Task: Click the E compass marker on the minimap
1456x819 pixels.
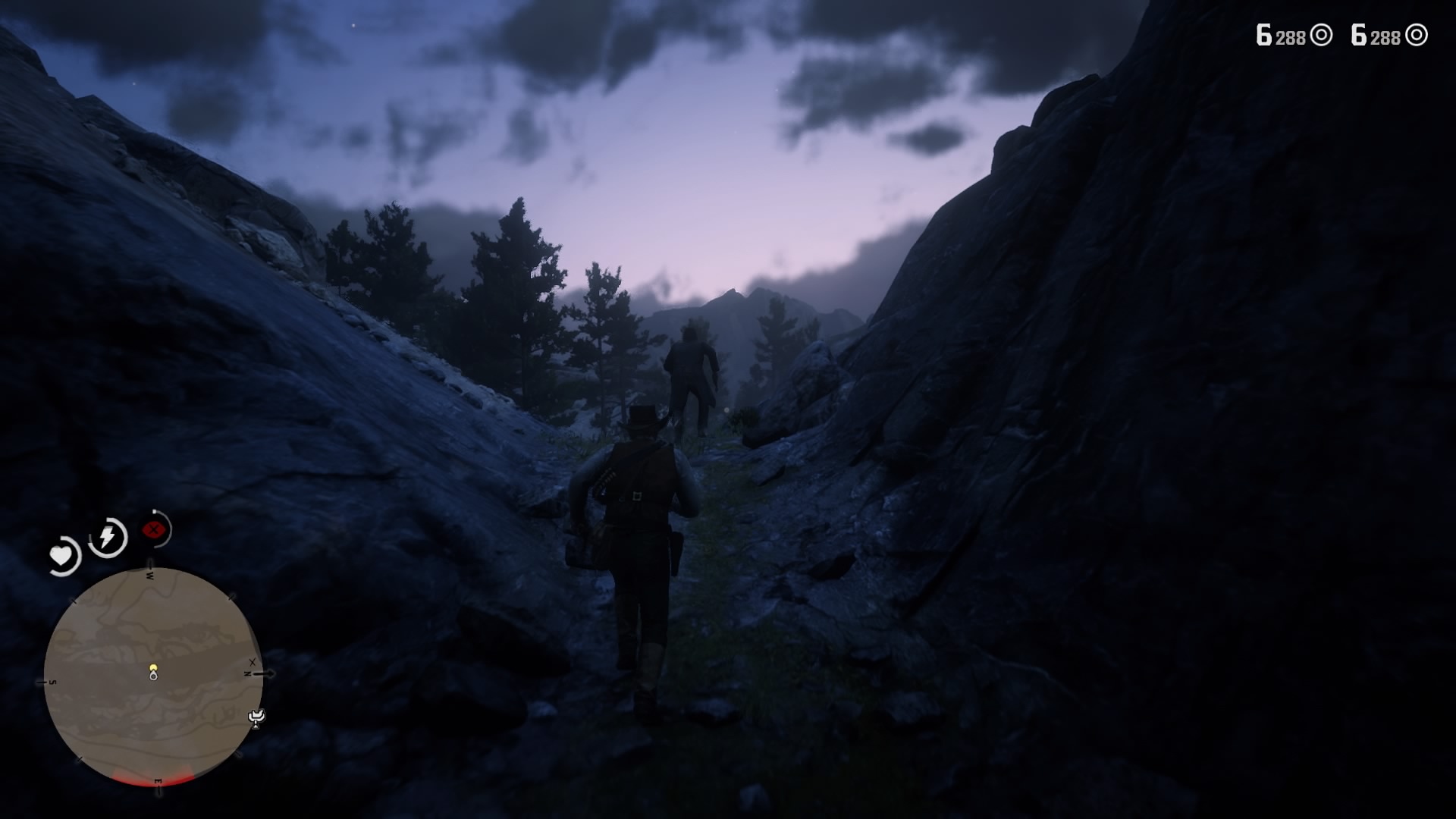Action: pyautogui.click(x=158, y=781)
